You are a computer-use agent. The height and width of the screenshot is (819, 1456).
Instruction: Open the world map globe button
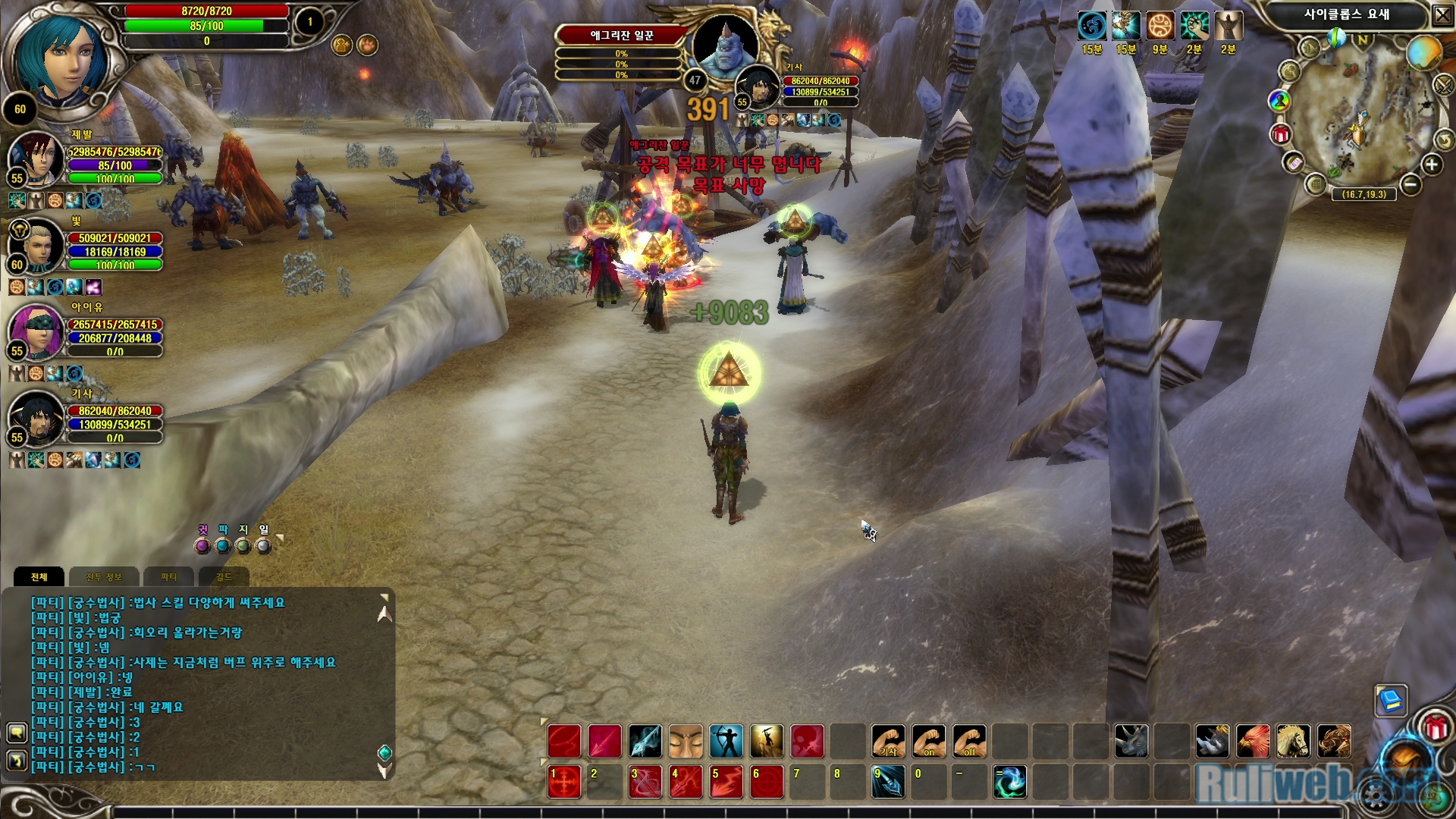(1423, 53)
